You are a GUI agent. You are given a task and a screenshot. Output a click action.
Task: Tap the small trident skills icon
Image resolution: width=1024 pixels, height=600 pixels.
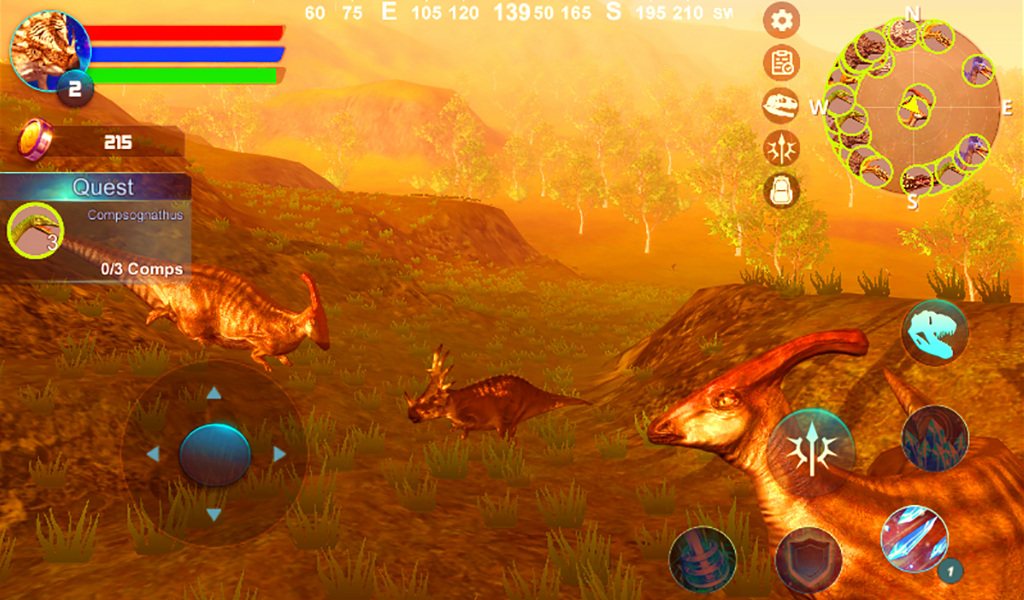[x=781, y=148]
